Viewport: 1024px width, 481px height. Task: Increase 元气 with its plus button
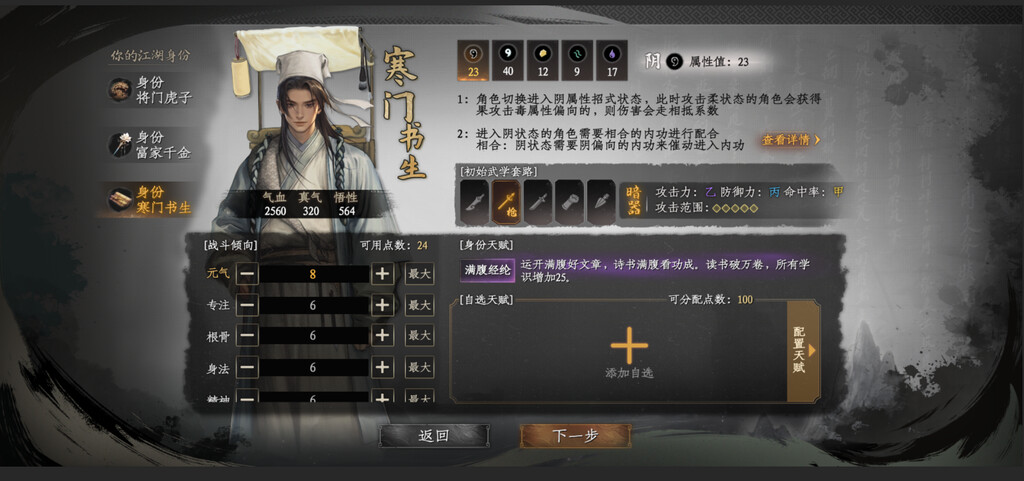pos(382,274)
